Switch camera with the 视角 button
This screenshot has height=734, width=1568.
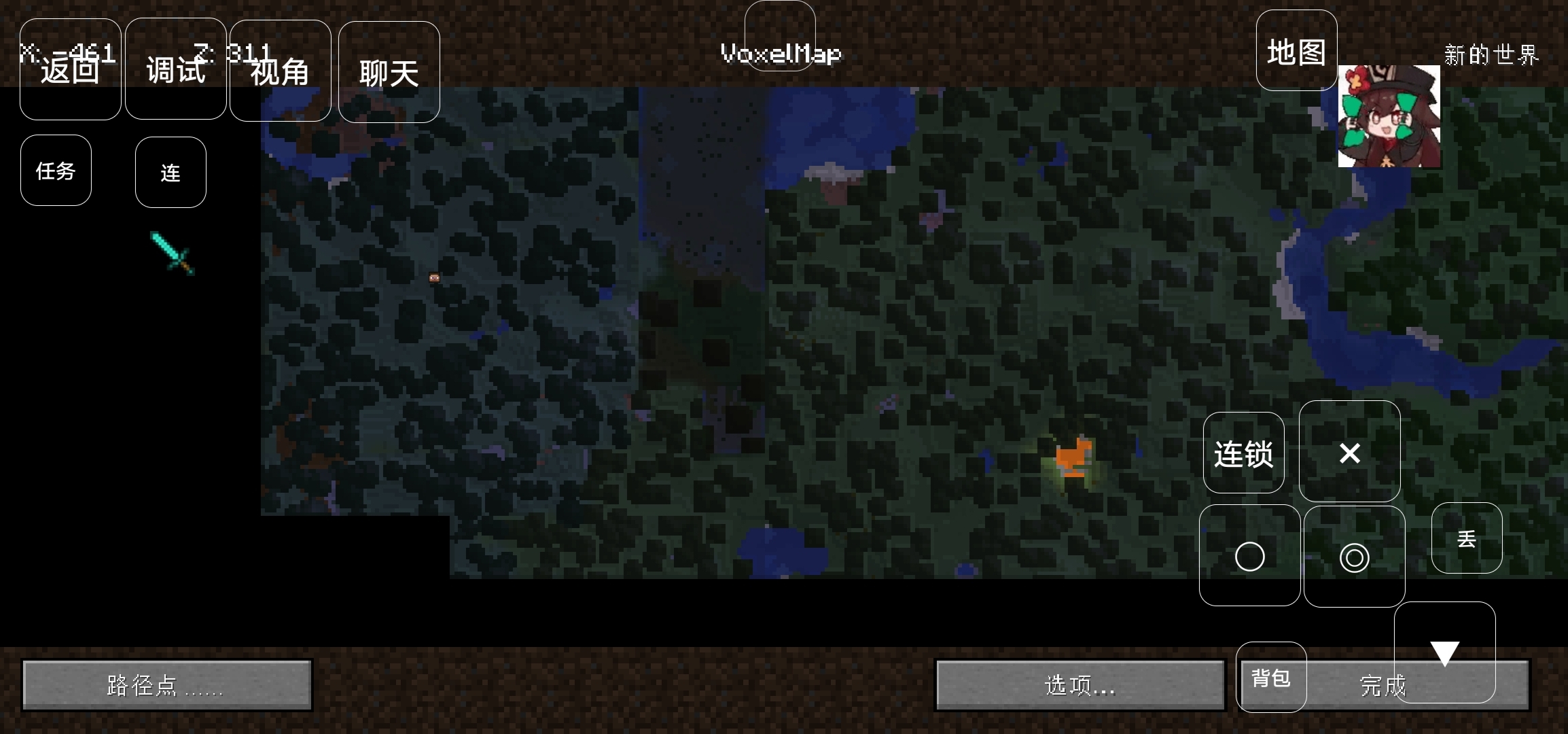coord(280,71)
